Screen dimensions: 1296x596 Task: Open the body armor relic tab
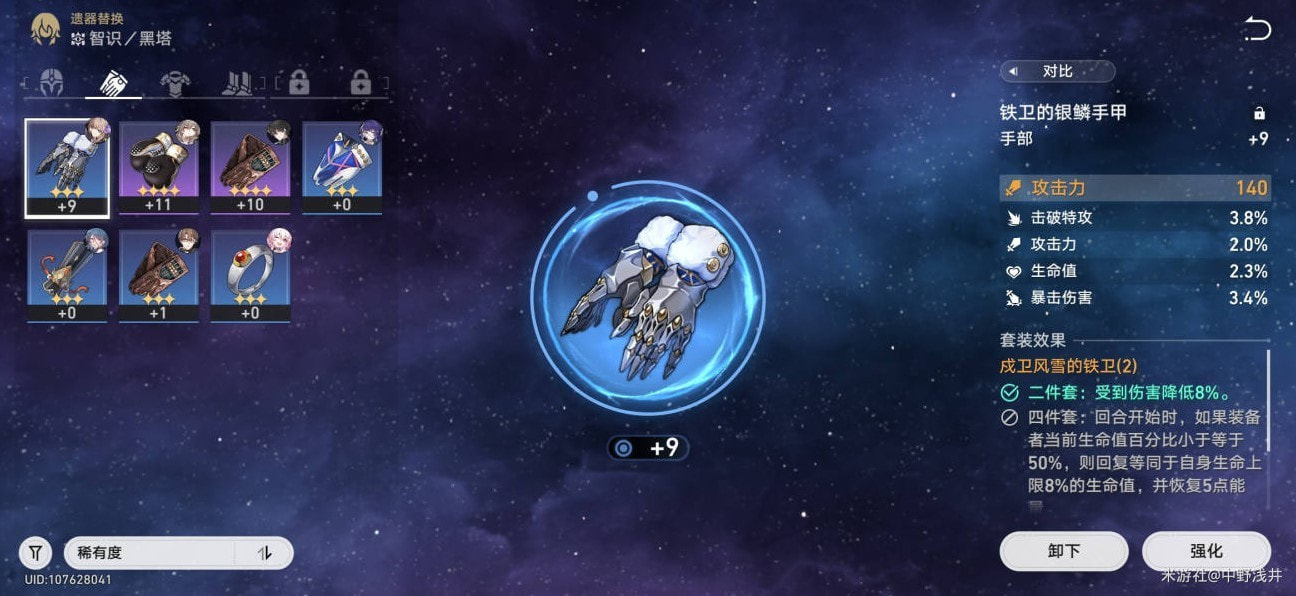[175, 82]
